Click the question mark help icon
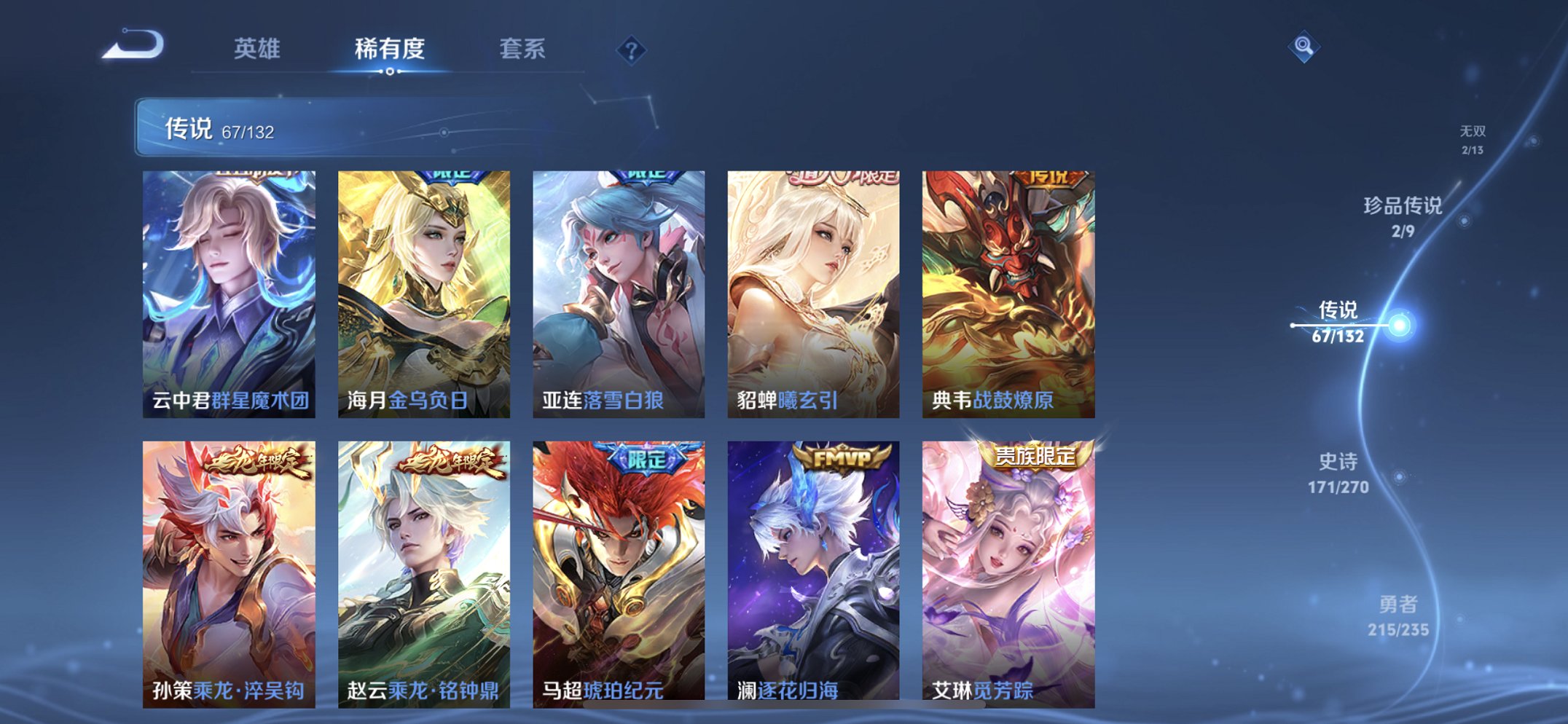 [633, 50]
